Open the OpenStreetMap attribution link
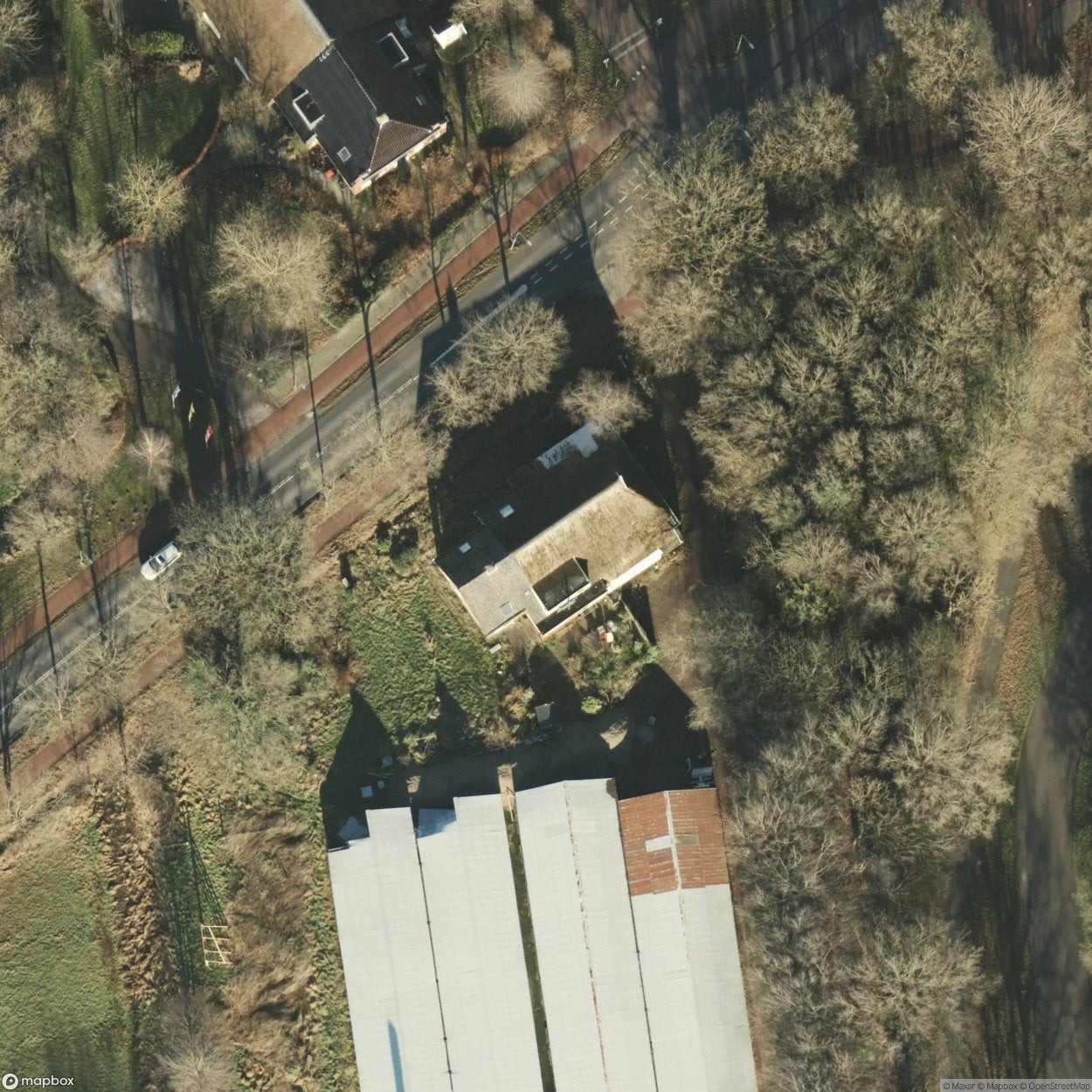The width and height of the screenshot is (1092, 1092). click(x=1054, y=1086)
